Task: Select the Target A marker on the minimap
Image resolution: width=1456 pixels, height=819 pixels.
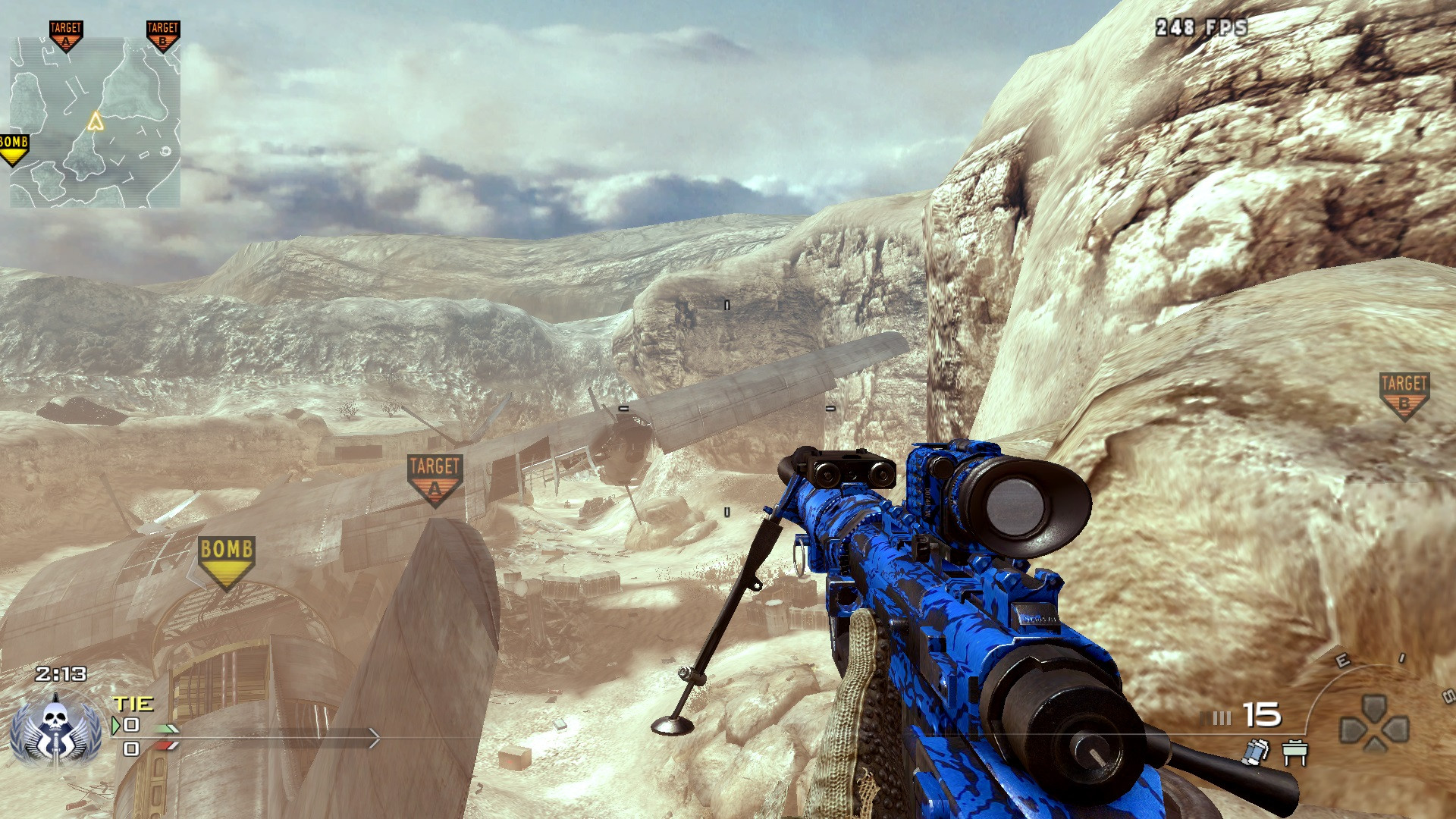Action: click(66, 35)
